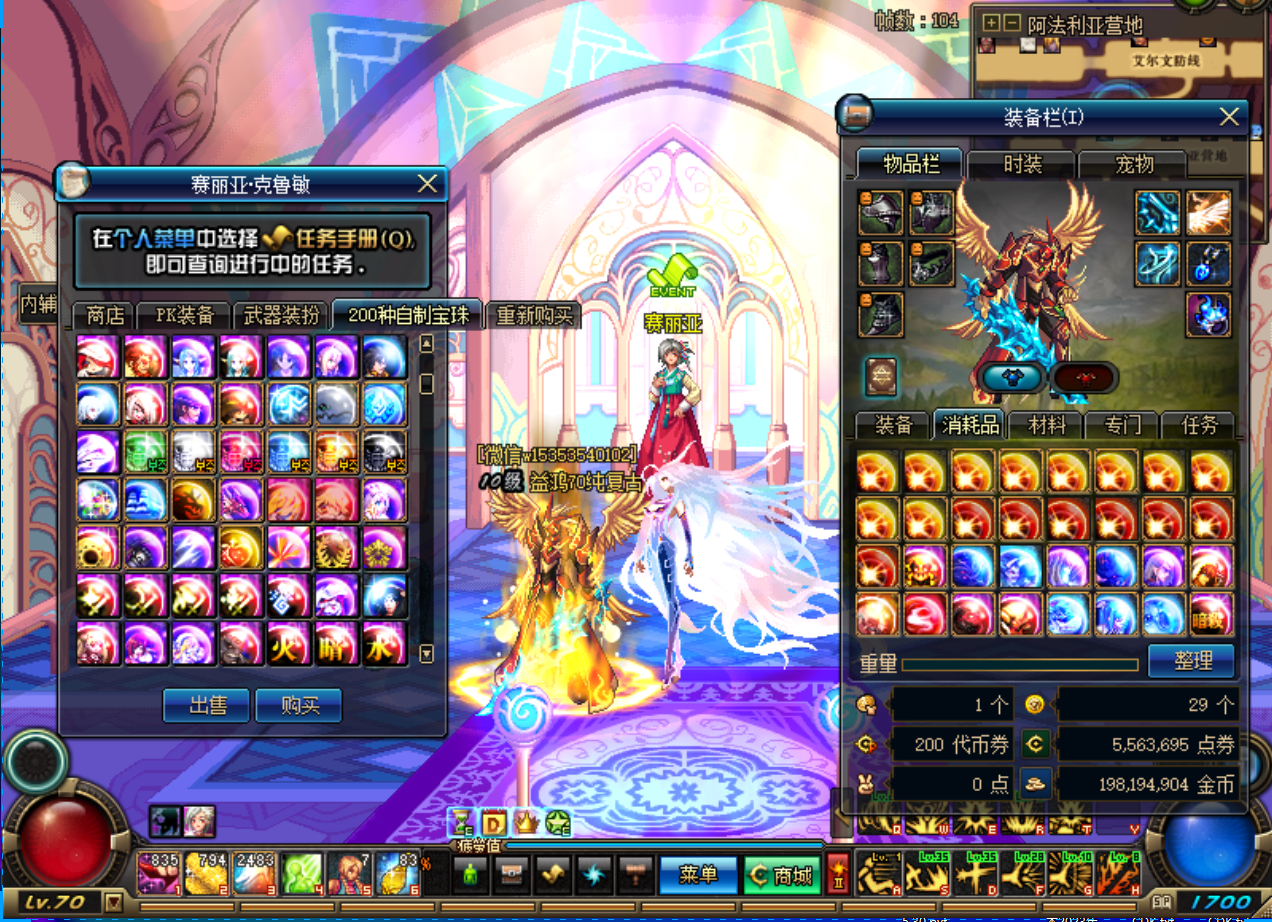Close the 装备栏 inventory window
Image resolution: width=1272 pixels, height=922 pixels.
[x=1229, y=117]
